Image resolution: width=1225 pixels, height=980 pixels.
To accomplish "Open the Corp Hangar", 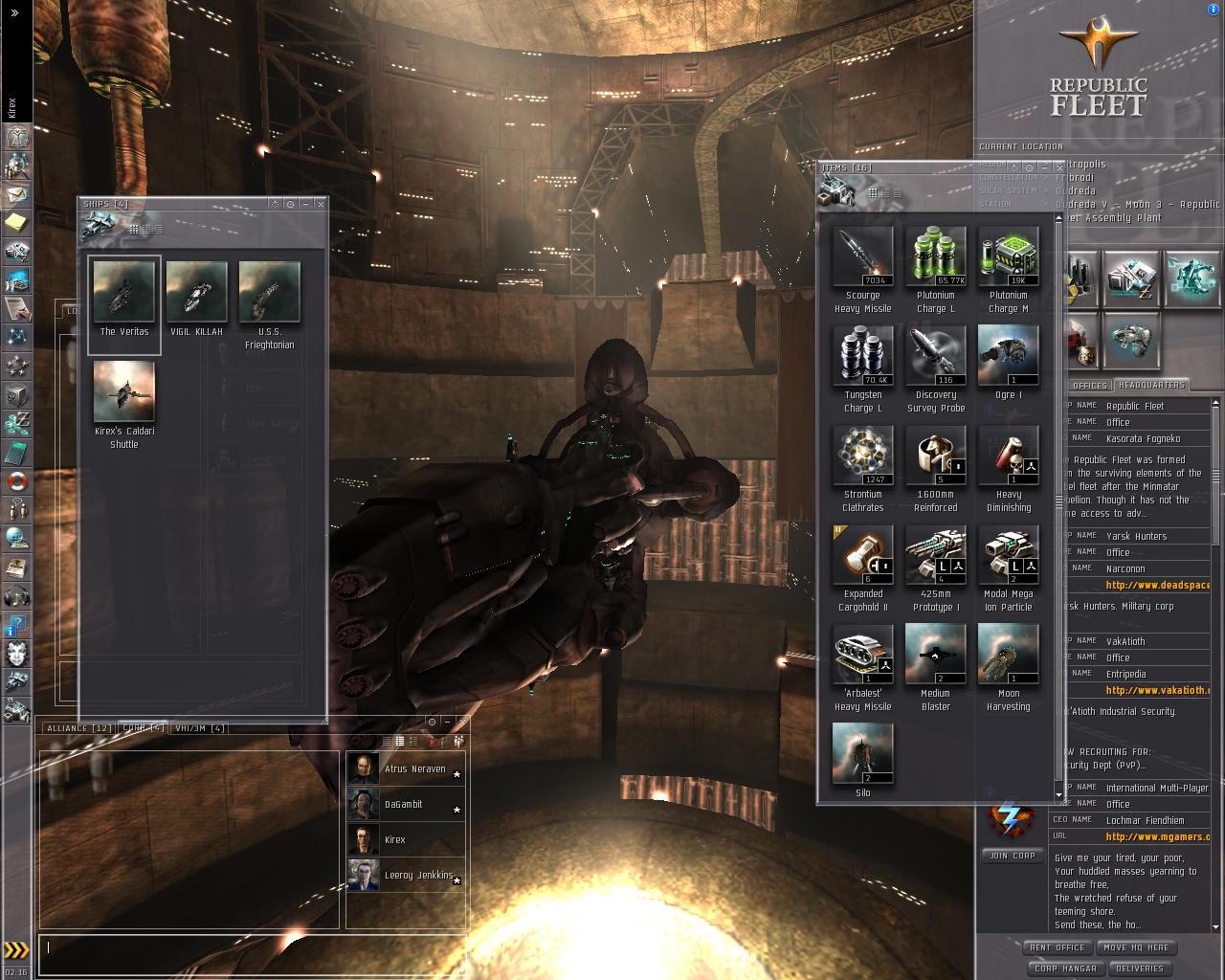I will coord(1065,969).
